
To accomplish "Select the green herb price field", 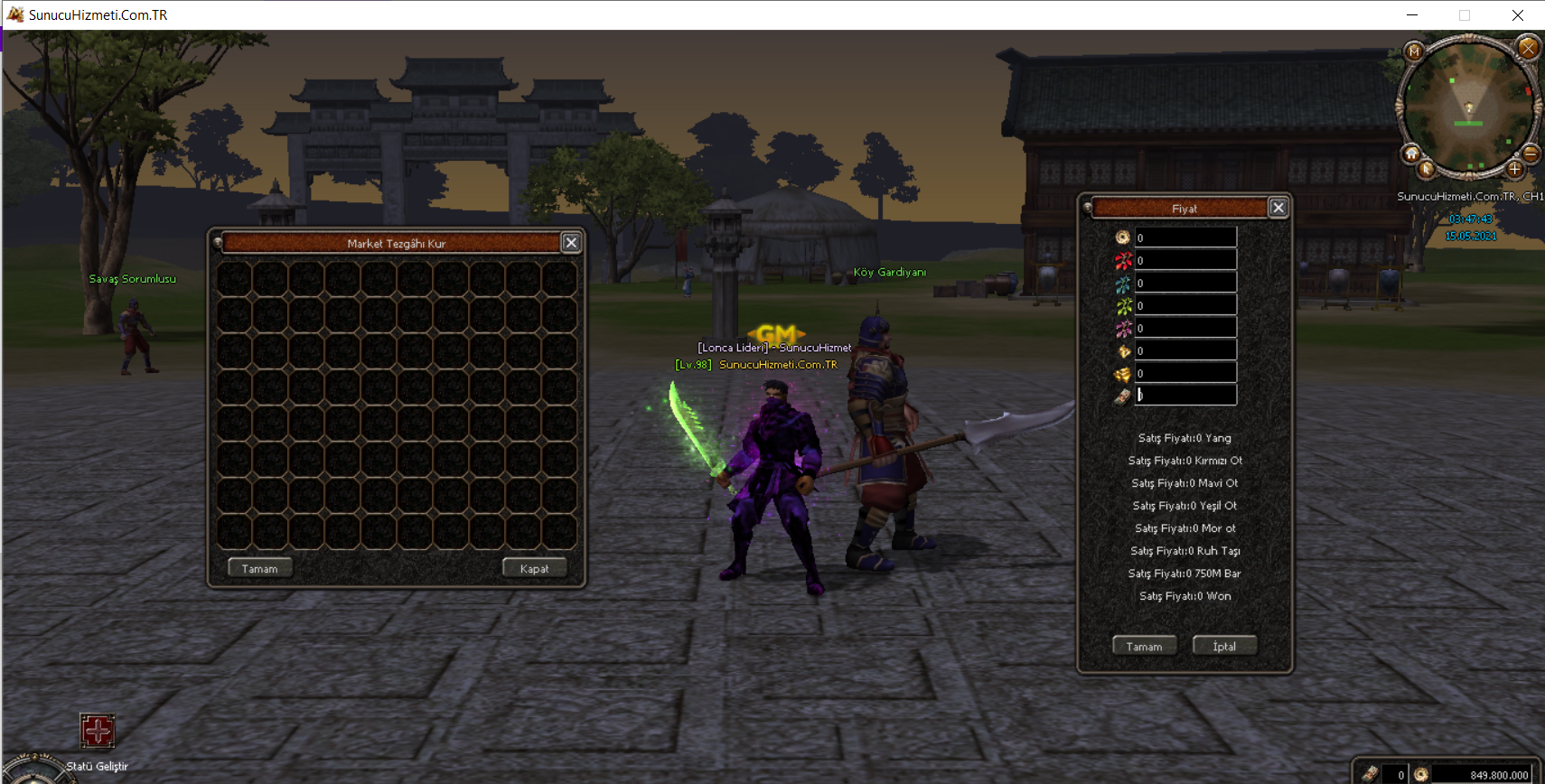I will (x=1185, y=305).
